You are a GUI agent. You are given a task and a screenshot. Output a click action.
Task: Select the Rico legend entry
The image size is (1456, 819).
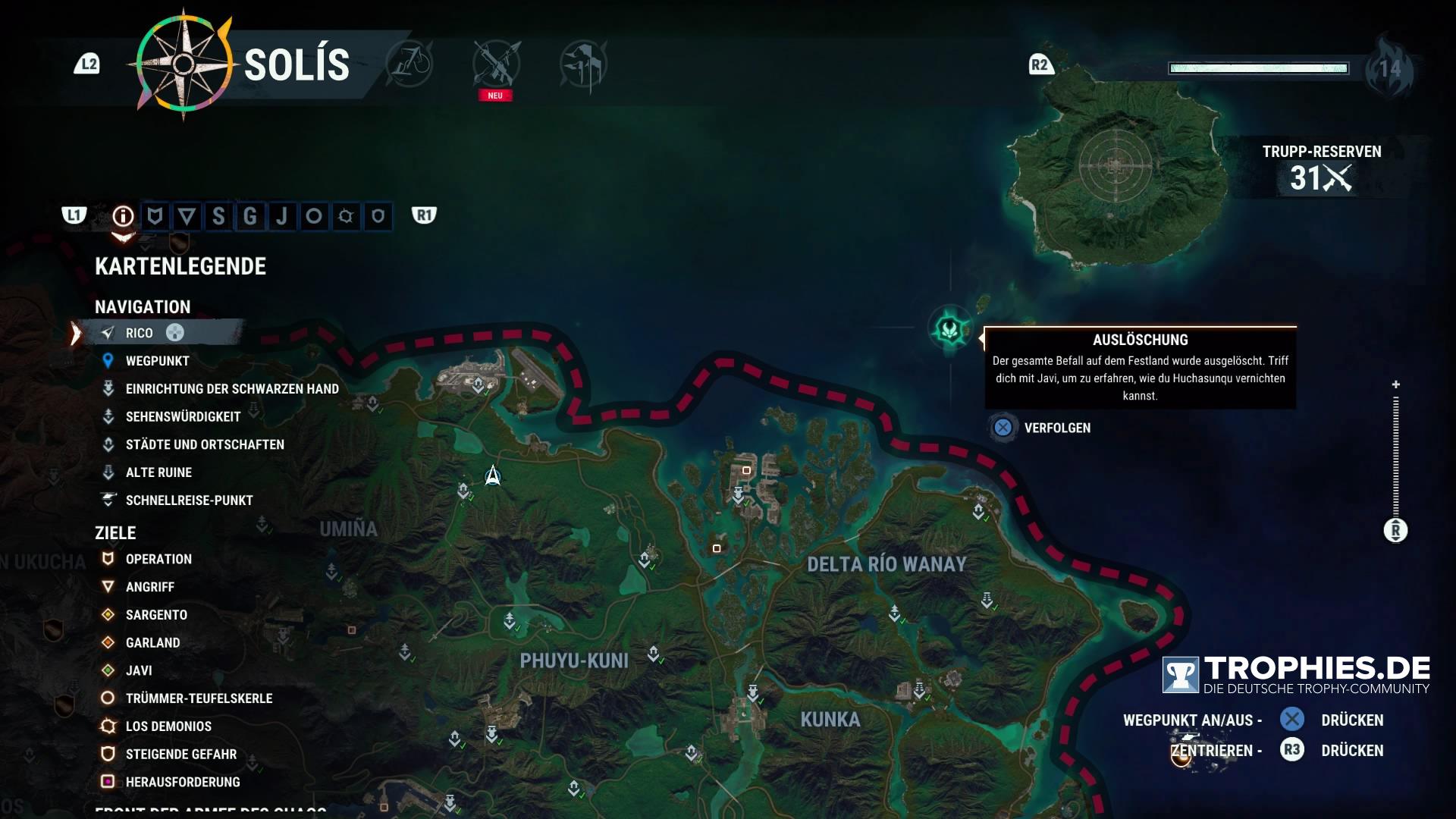(140, 333)
